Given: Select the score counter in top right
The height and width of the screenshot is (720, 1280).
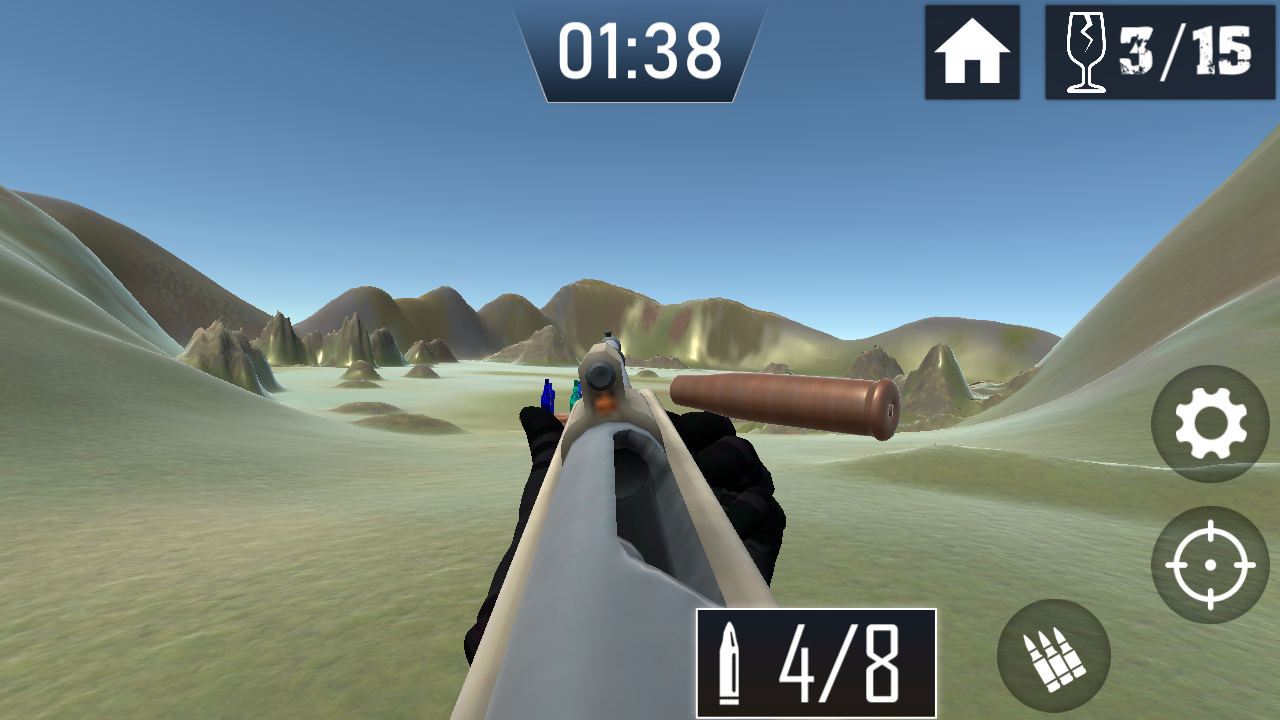Looking at the screenshot, I should (1160, 50).
